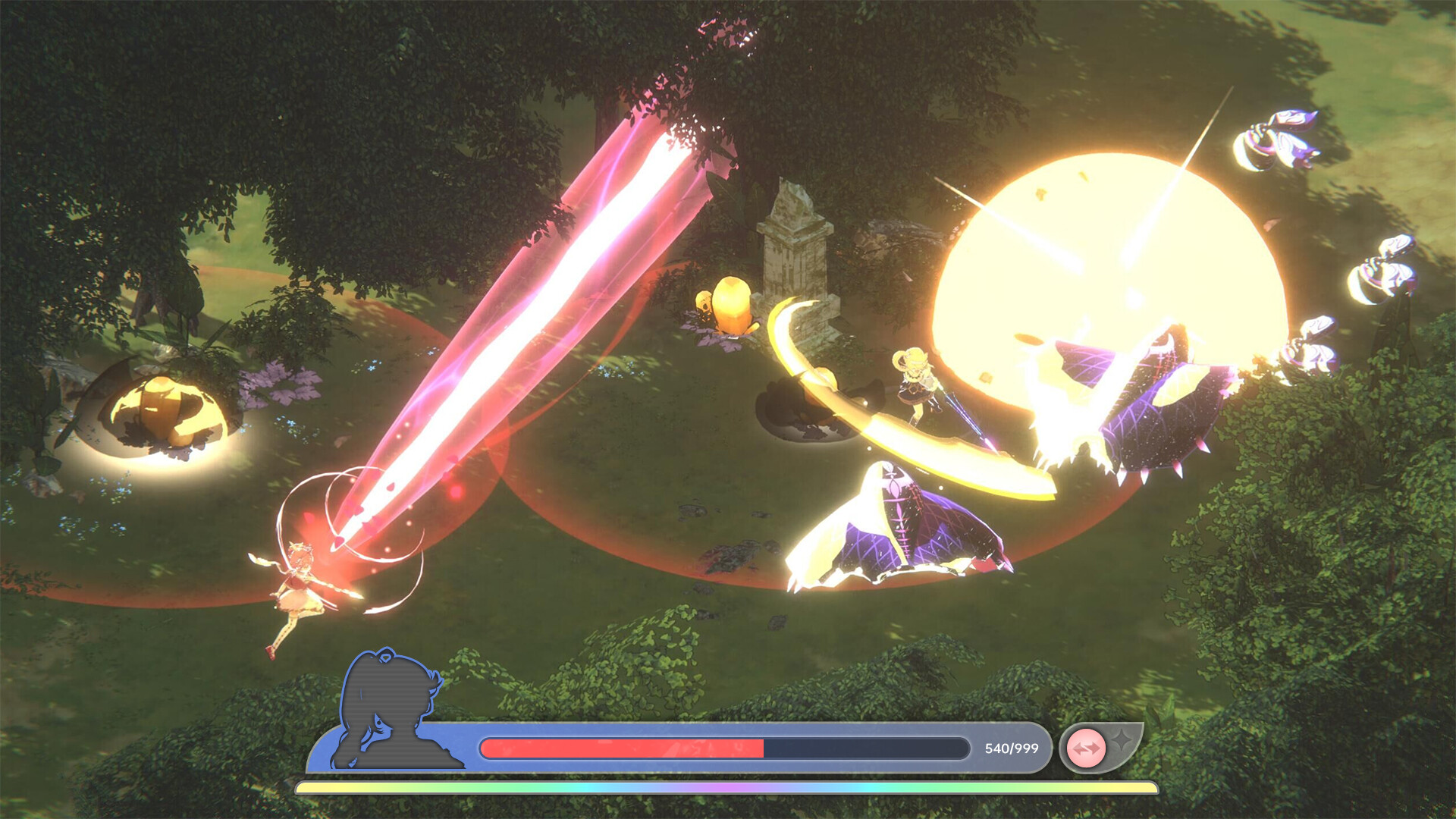The image size is (1456, 819).
Task: Select the dimmed four-point star icon
Action: 1122,739
